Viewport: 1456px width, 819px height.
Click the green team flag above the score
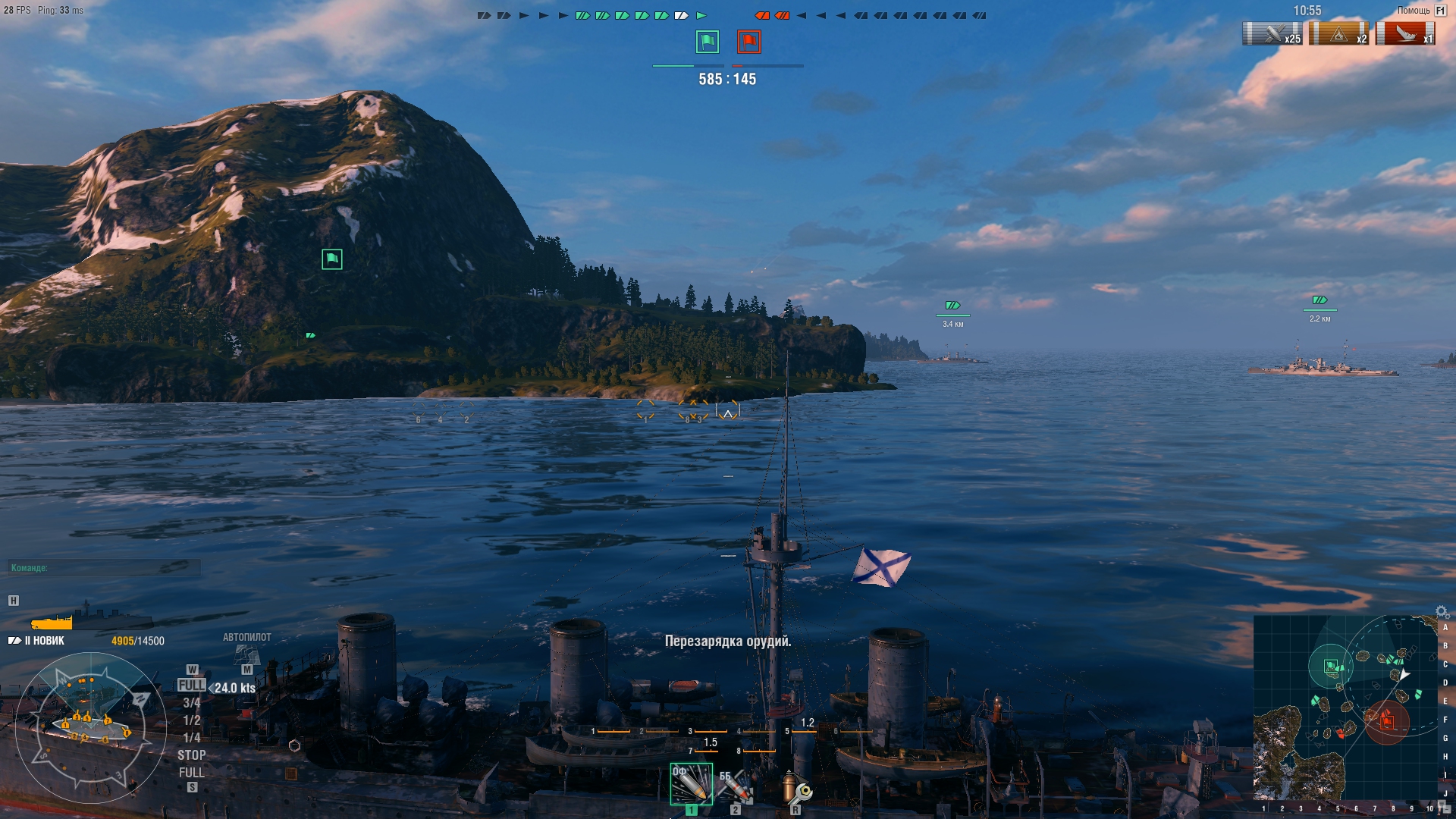point(707,43)
